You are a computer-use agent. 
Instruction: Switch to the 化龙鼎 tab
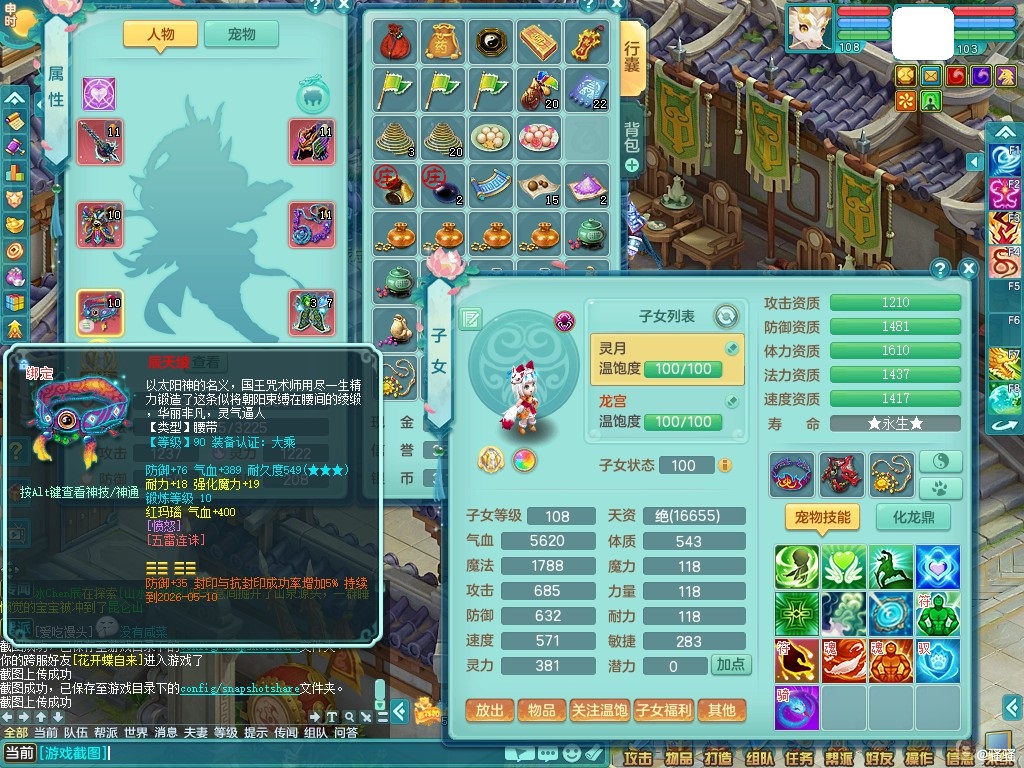[913, 517]
